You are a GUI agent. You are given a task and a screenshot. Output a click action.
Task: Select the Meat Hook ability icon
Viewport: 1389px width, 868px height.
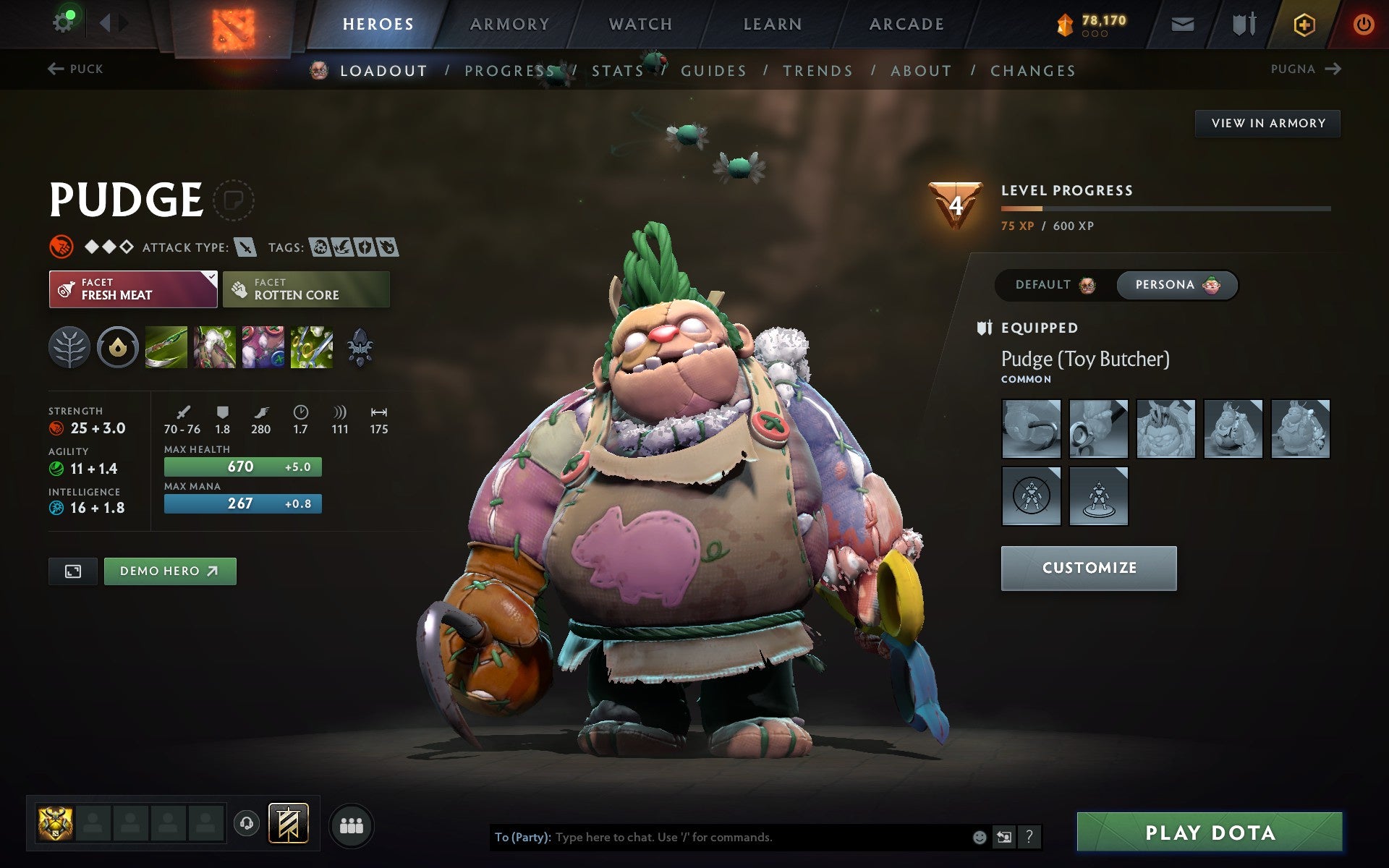[x=166, y=347]
